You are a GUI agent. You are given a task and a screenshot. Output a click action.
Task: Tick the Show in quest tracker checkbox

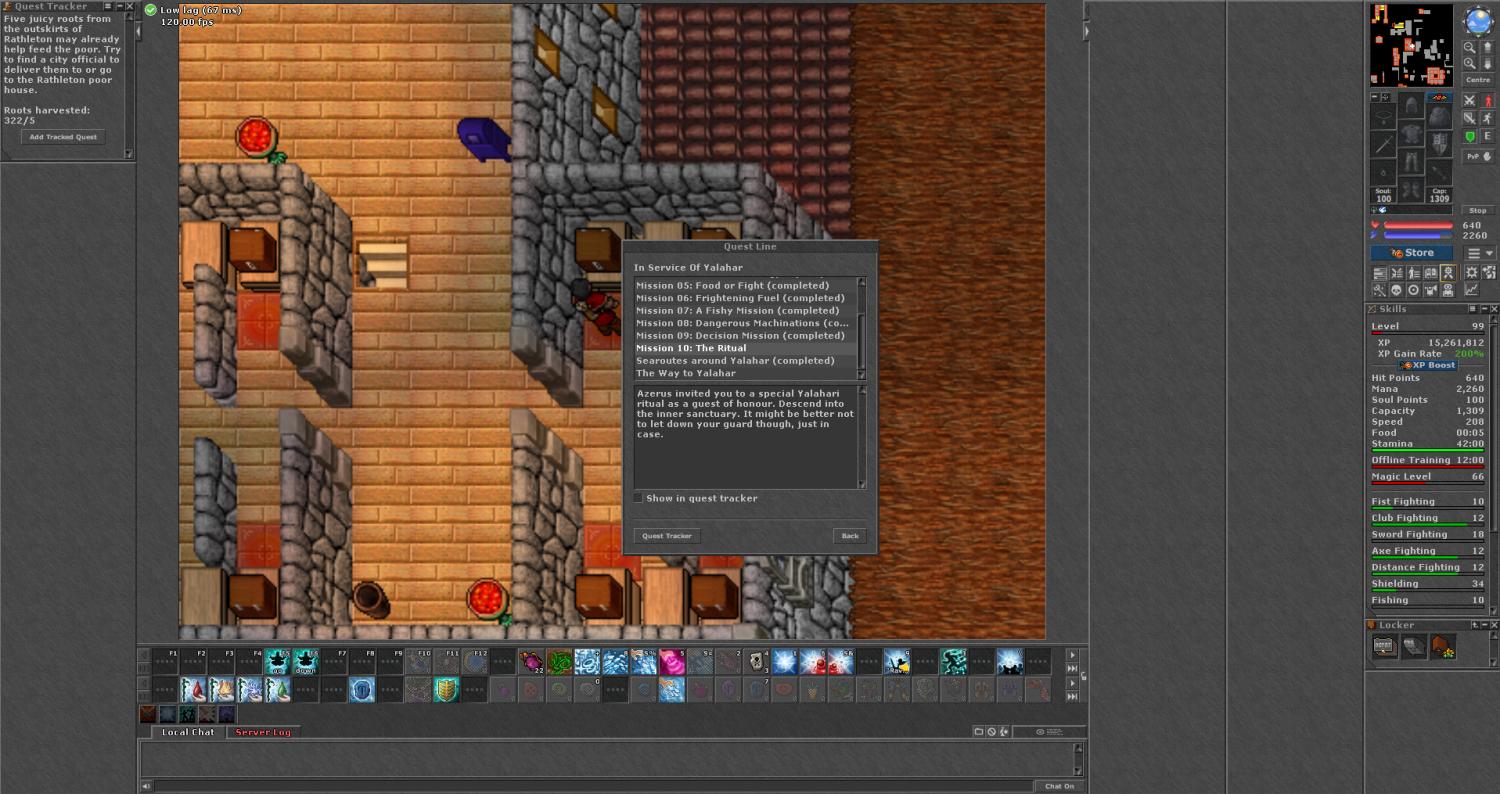[639, 498]
